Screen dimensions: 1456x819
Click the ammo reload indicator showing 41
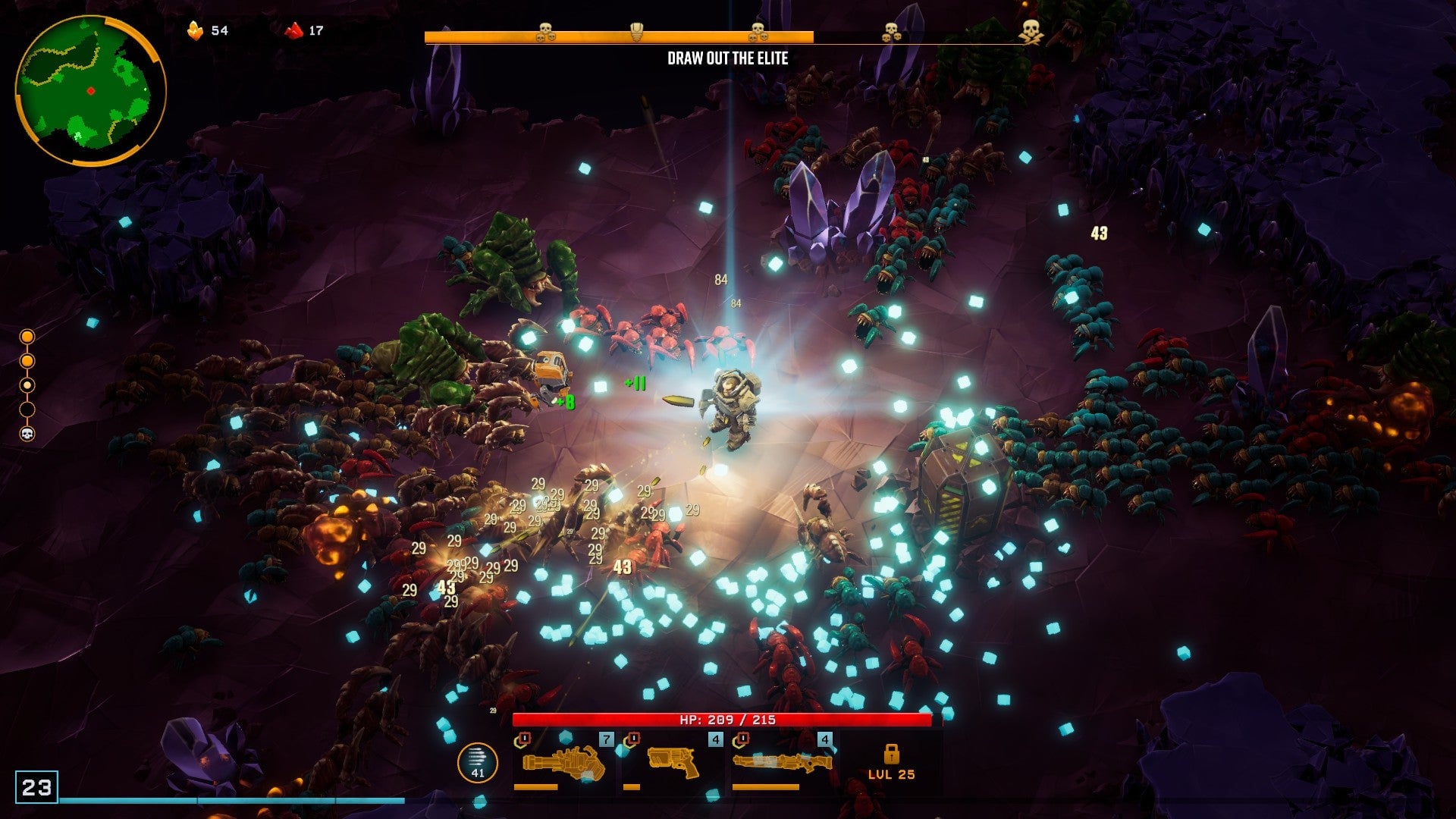point(478,761)
